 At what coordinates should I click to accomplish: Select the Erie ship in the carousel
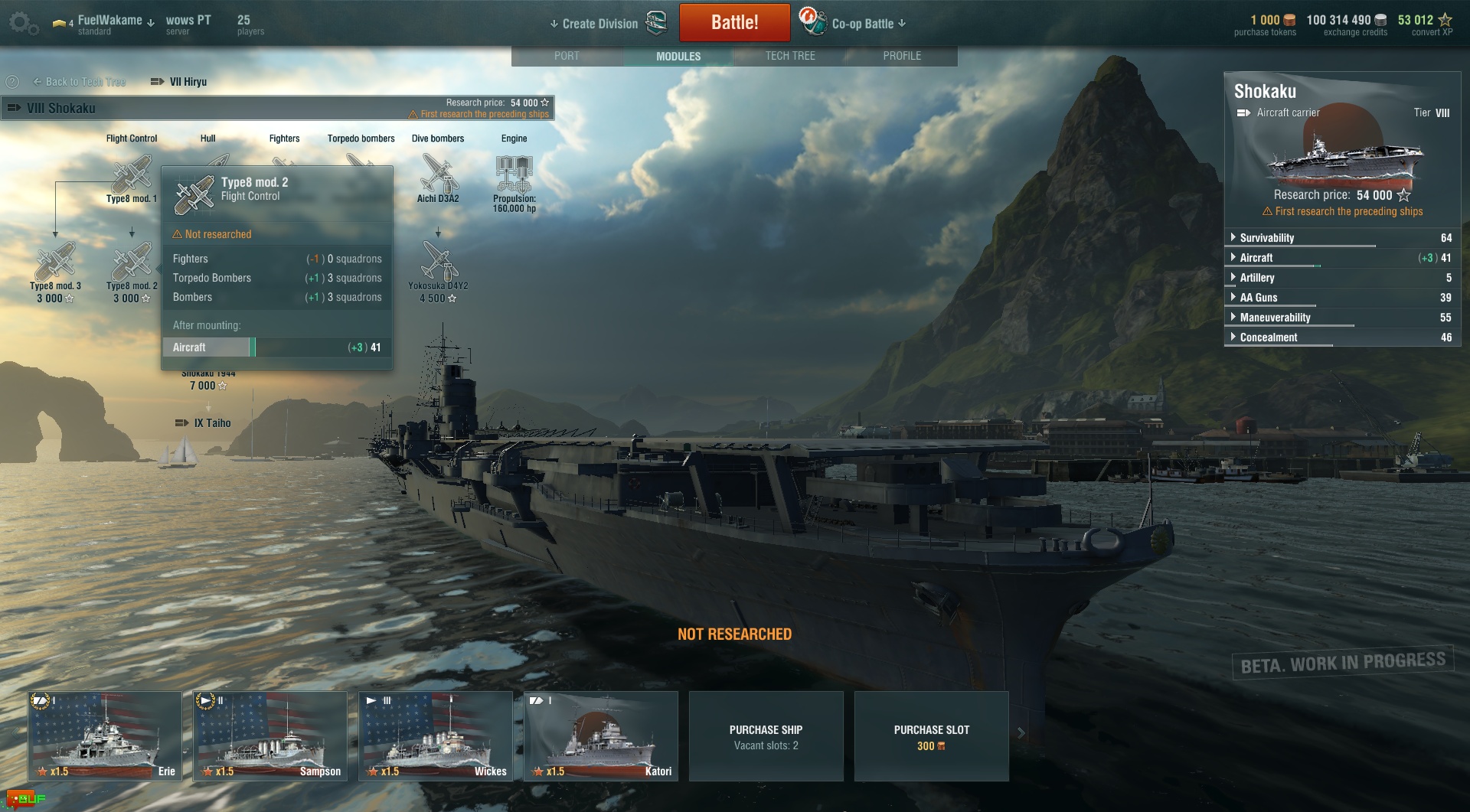(x=105, y=735)
